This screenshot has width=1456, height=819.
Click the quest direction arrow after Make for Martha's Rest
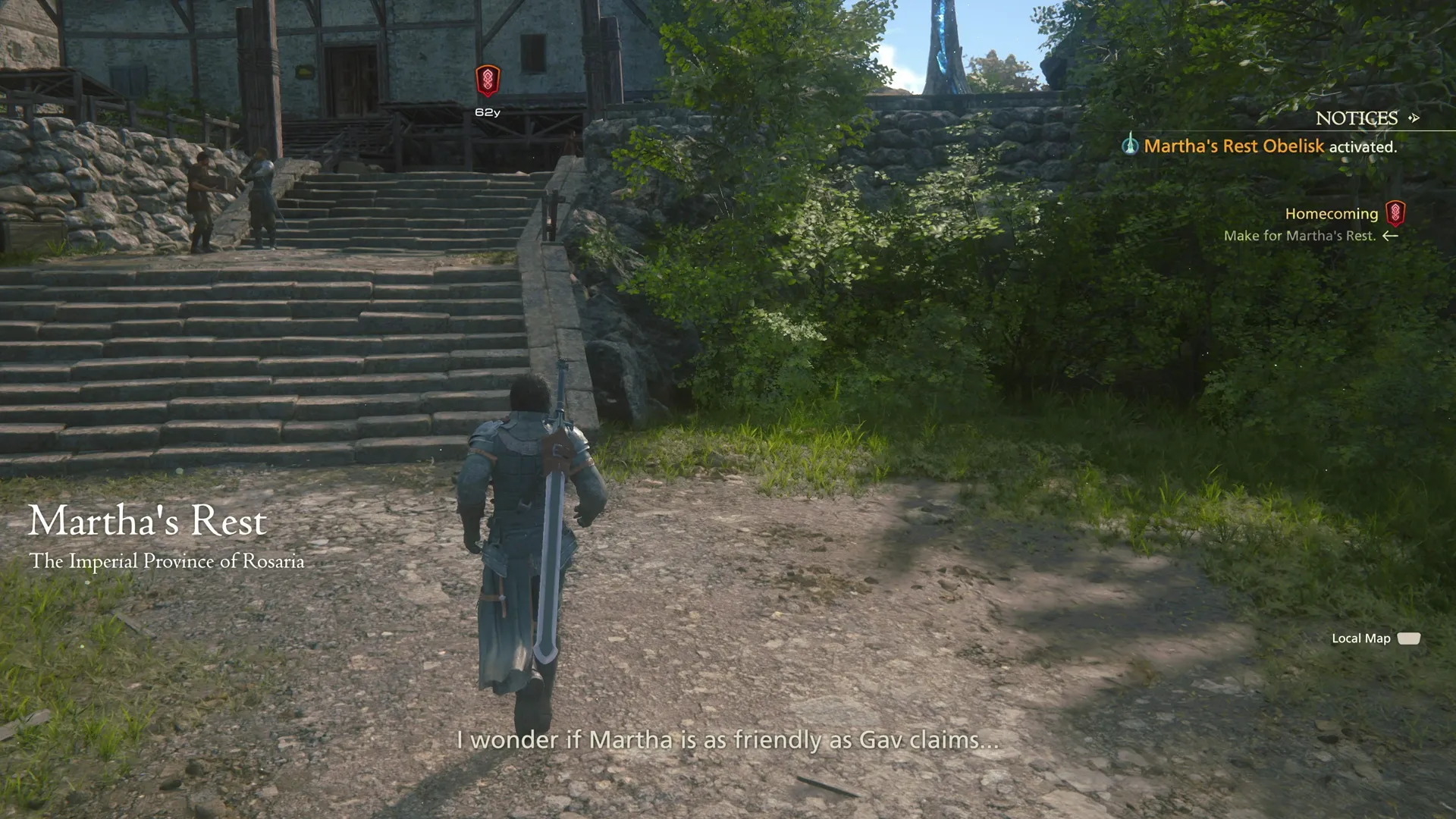1392,236
